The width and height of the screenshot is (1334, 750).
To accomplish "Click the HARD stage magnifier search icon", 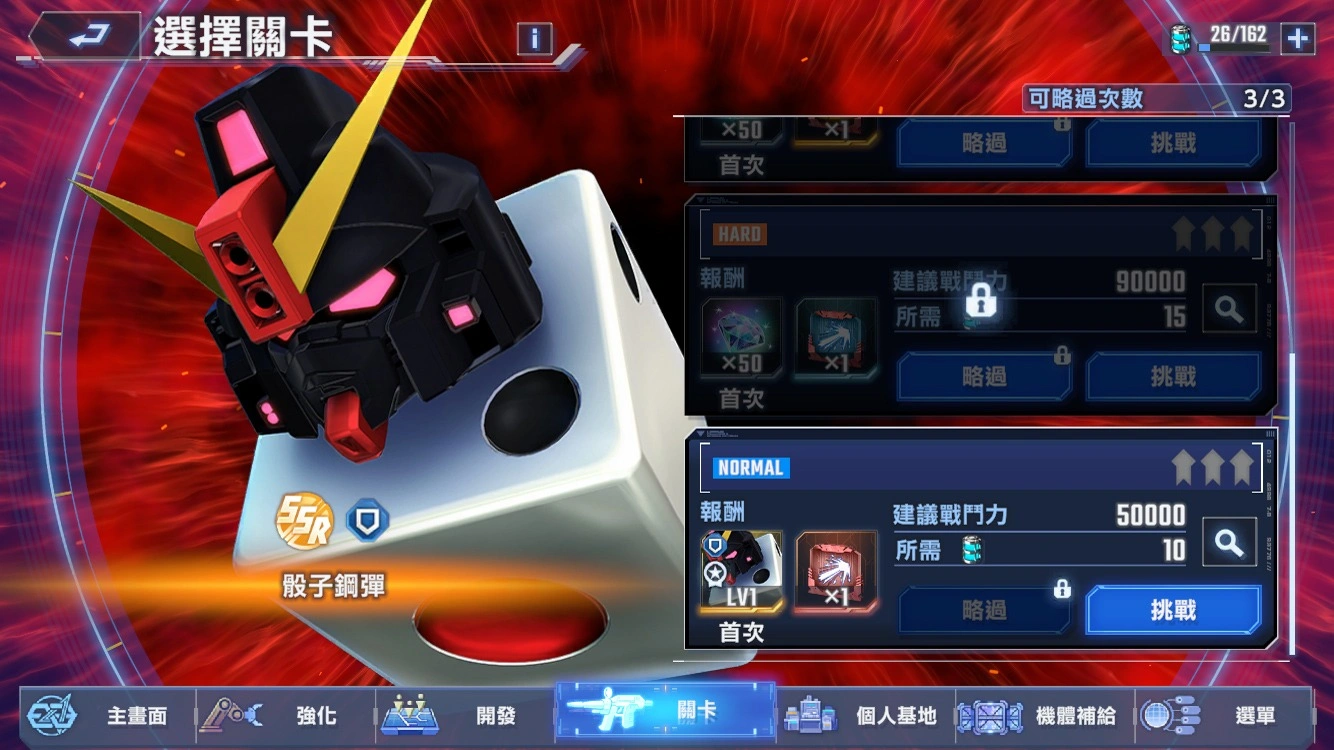I will point(1229,308).
